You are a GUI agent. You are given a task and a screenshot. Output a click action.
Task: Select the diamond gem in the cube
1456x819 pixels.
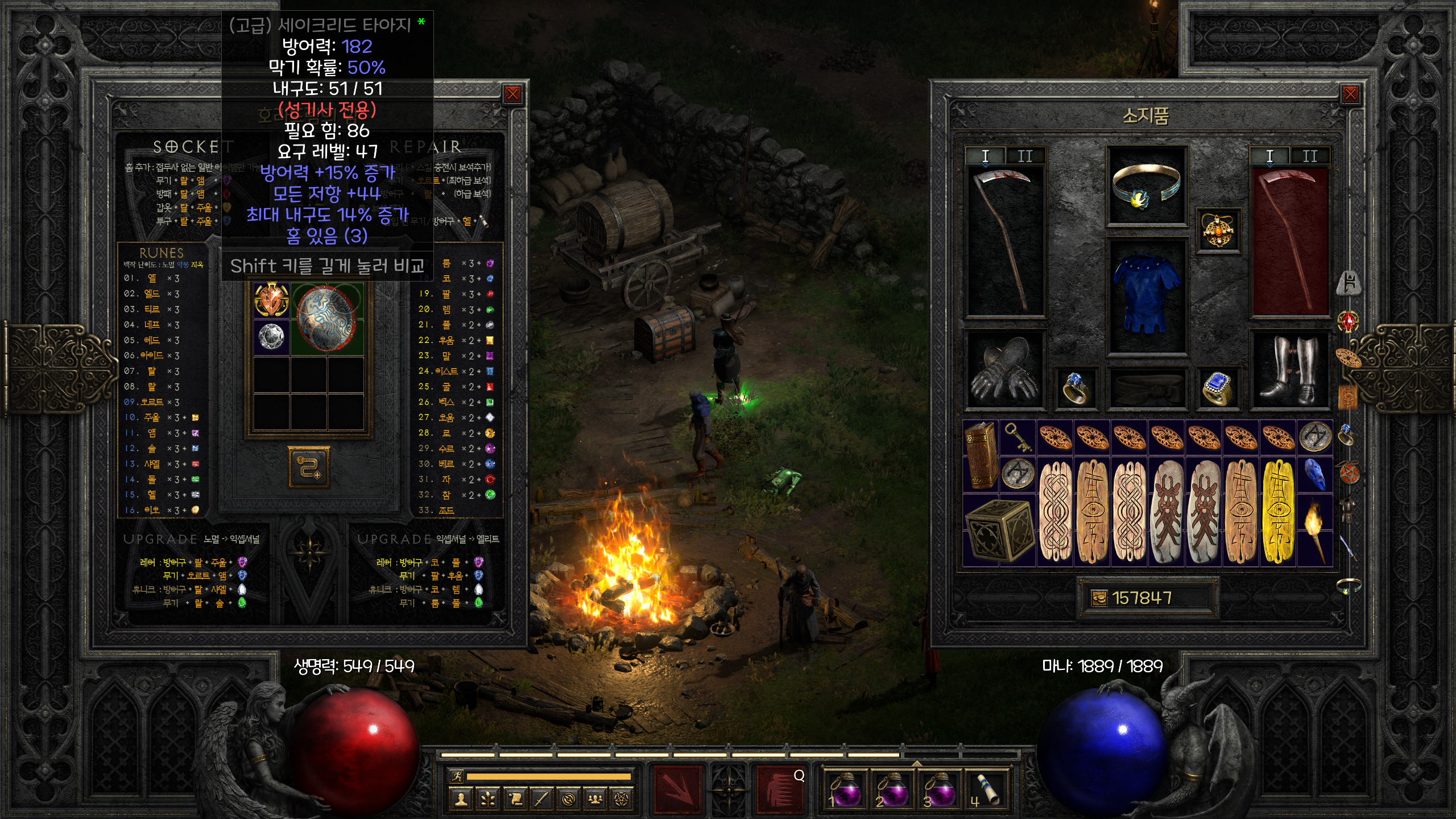click(x=271, y=337)
